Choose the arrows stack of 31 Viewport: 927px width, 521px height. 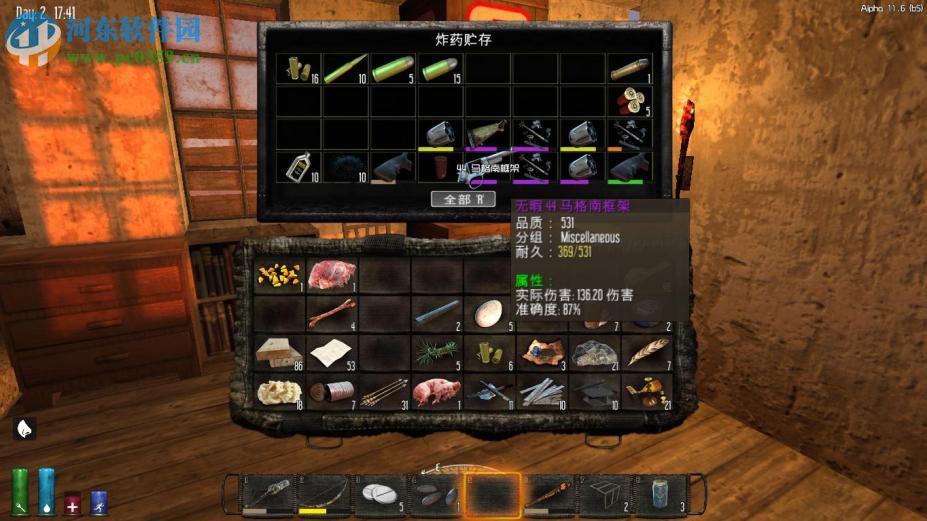point(382,389)
